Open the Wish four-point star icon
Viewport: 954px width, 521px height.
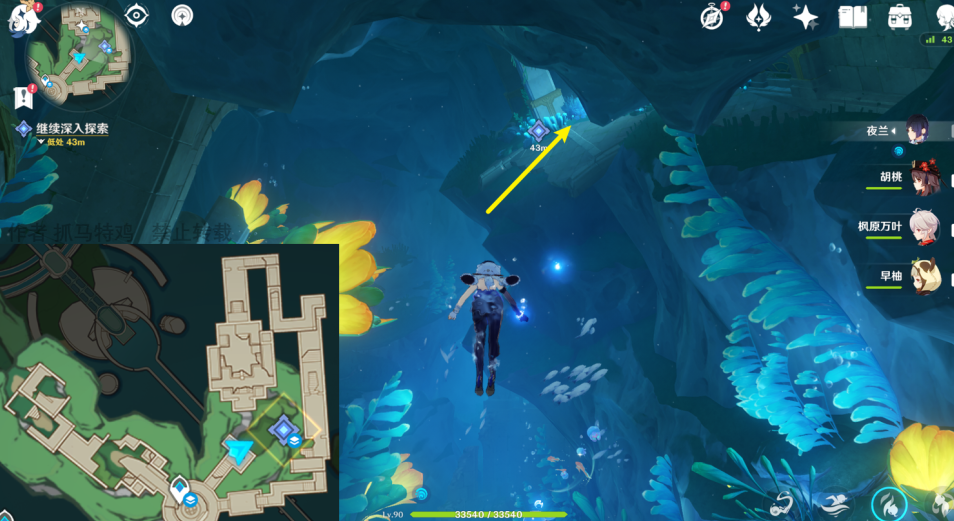coord(805,17)
